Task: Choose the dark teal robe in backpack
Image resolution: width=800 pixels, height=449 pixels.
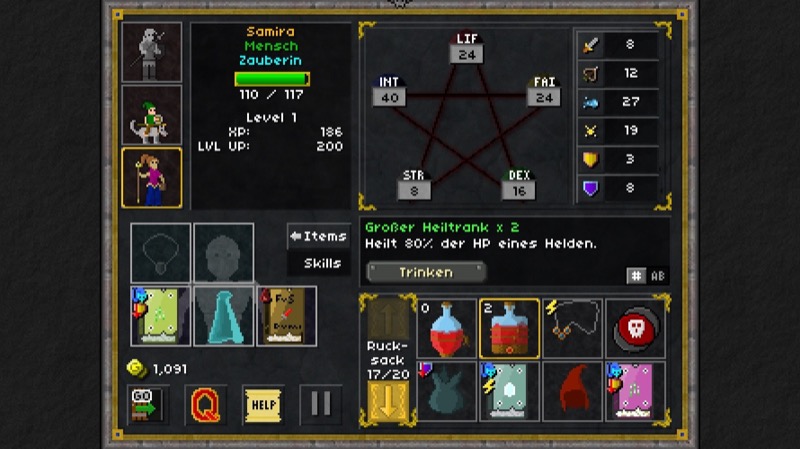Action: [x=447, y=390]
